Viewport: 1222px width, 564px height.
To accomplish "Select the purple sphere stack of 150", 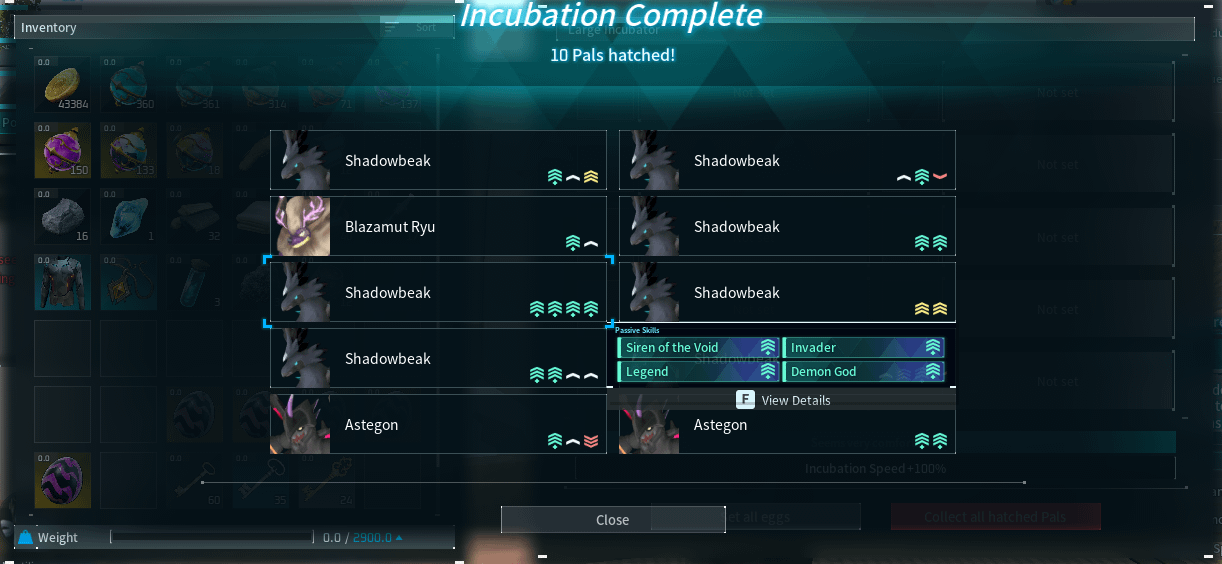I will [62, 151].
